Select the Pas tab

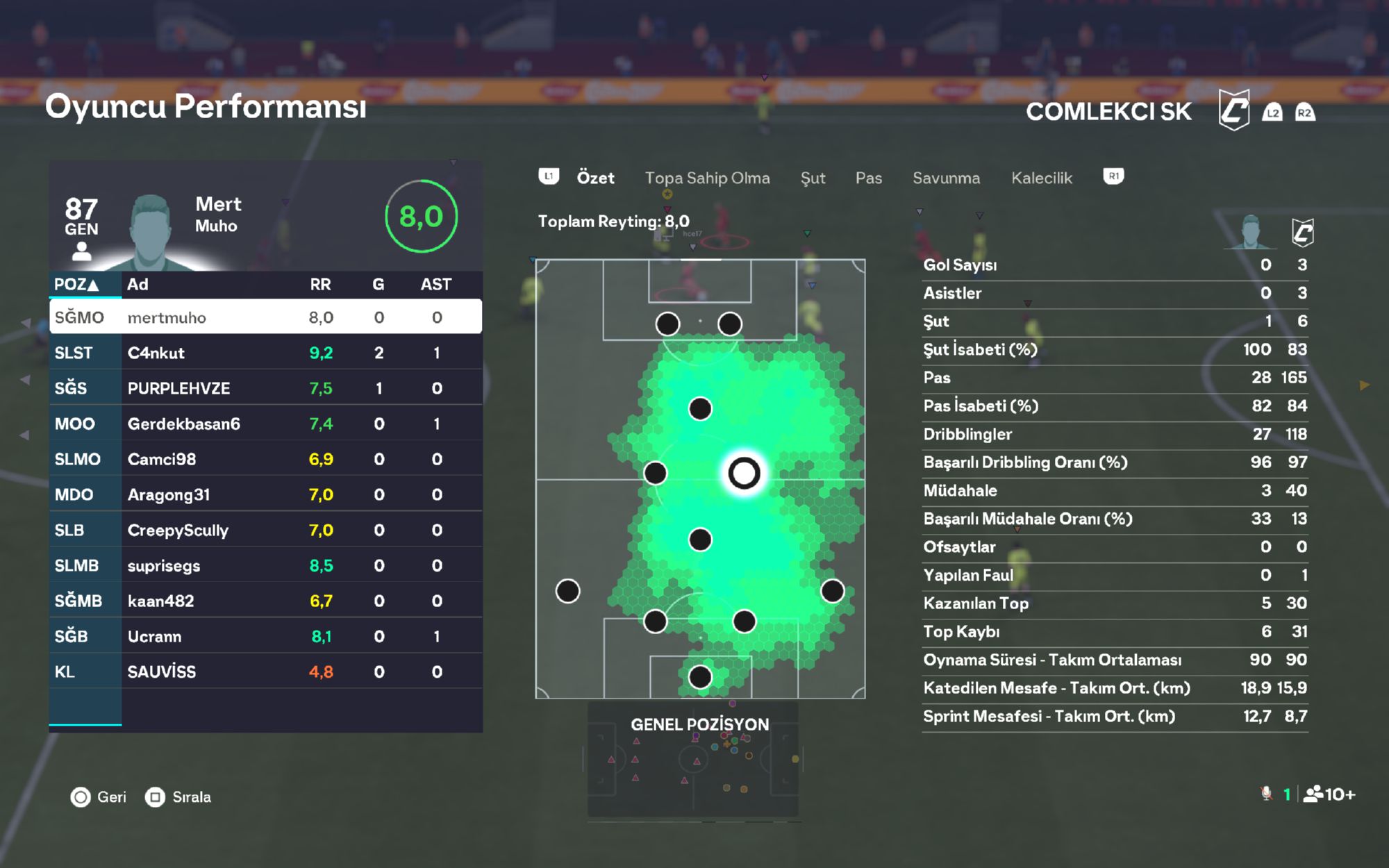[x=868, y=178]
